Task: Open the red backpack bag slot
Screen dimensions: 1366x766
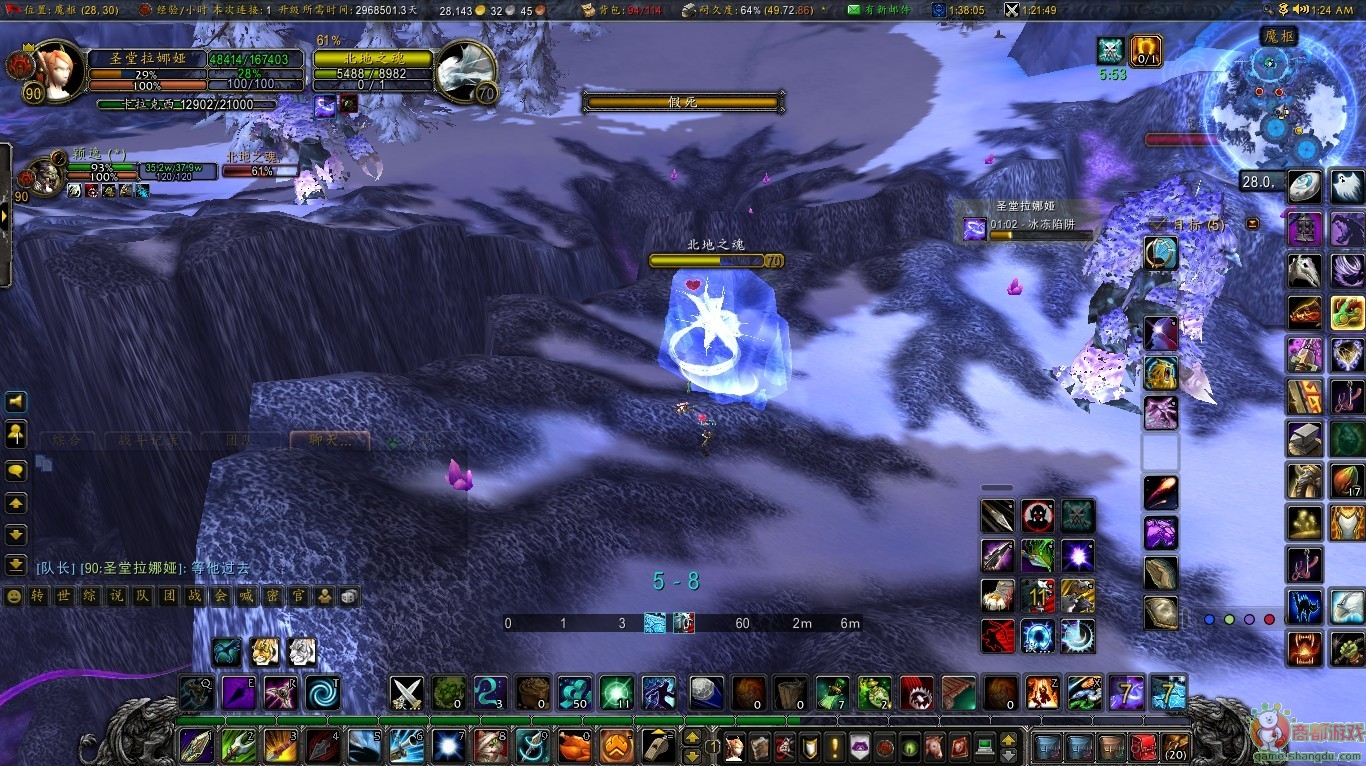Action: click(1143, 747)
